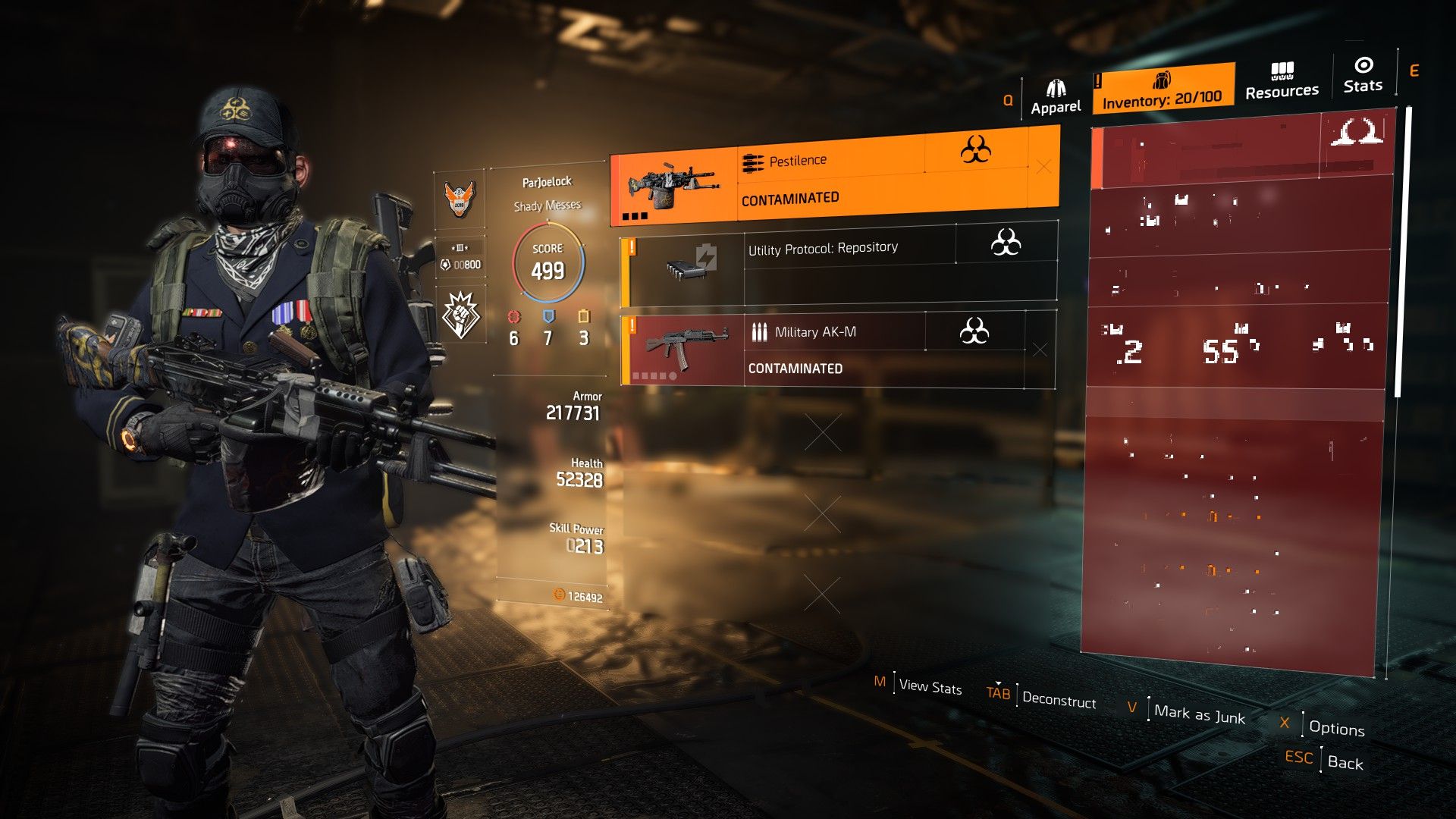Click the Stats bullseye icon
Viewport: 1456px width, 819px height.
pos(1363,64)
